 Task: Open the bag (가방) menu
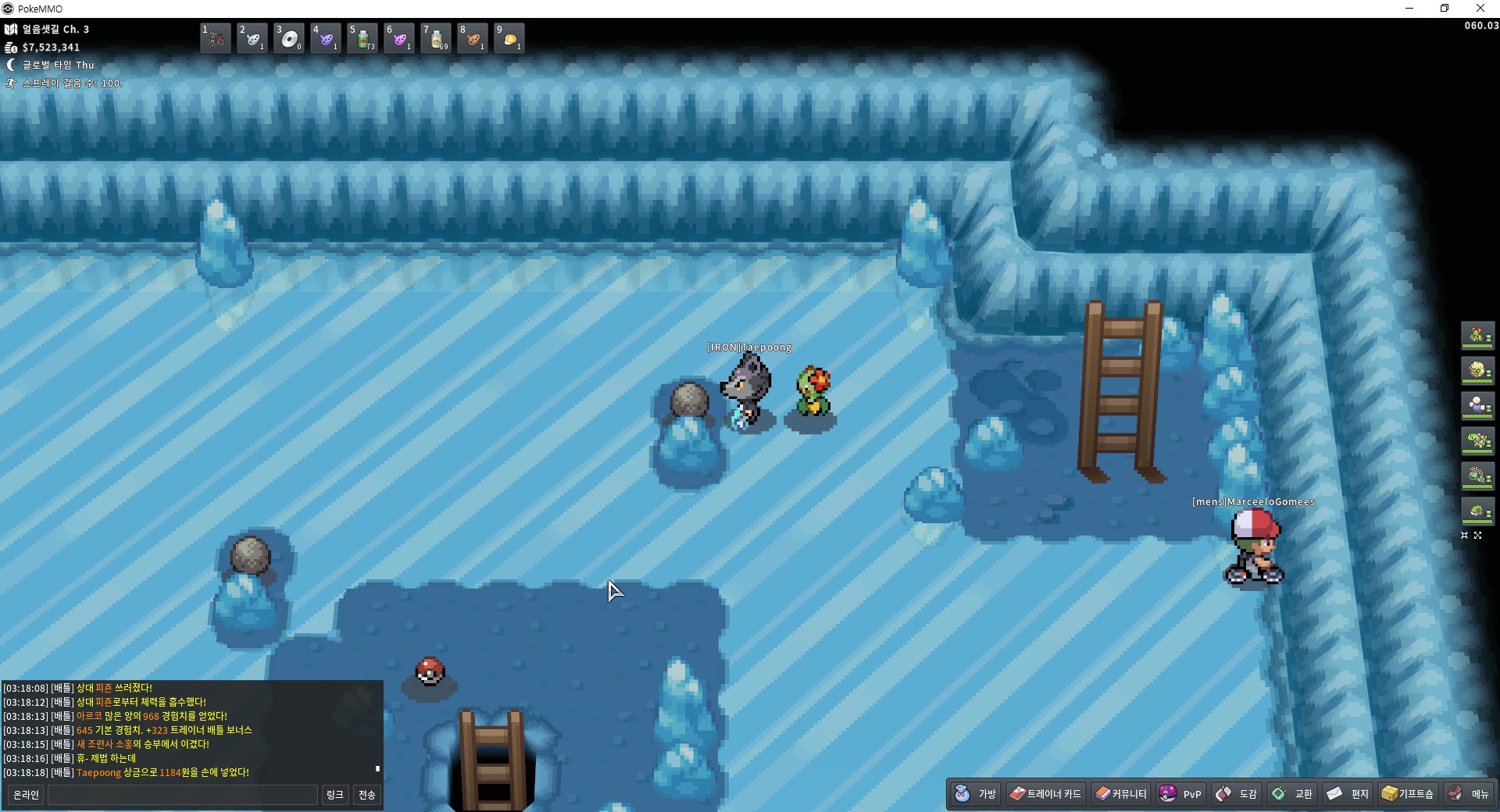[976, 794]
